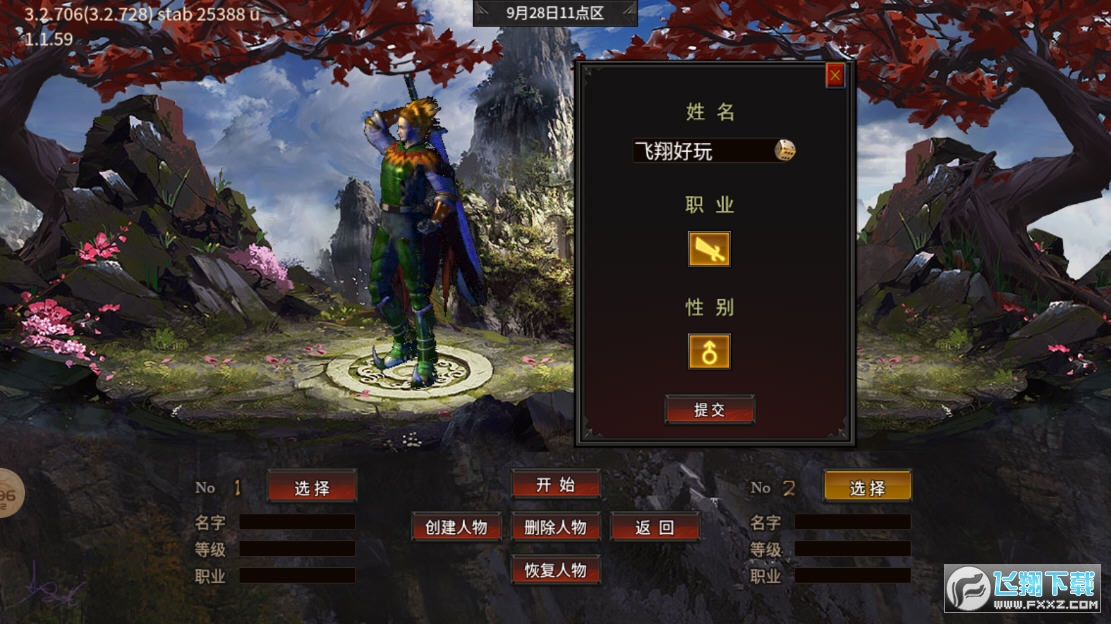This screenshot has height=624, width=1111.
Task: Select character slot No 1
Action: (311, 487)
